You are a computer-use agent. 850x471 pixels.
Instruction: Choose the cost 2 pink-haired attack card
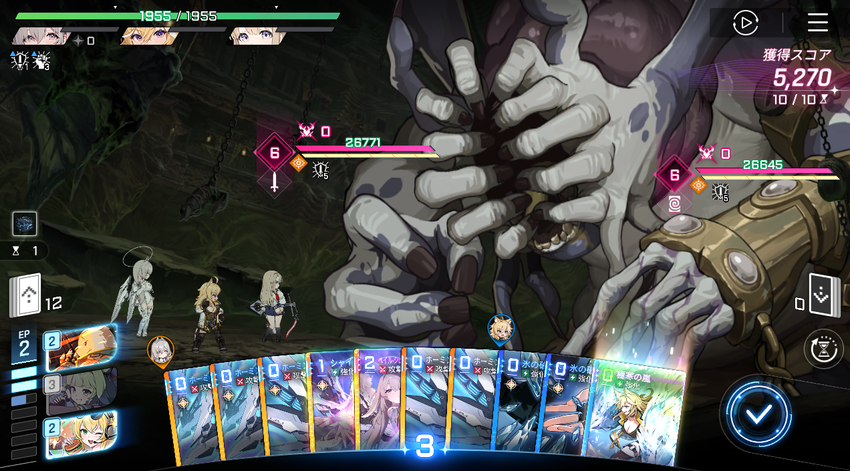pos(380,405)
